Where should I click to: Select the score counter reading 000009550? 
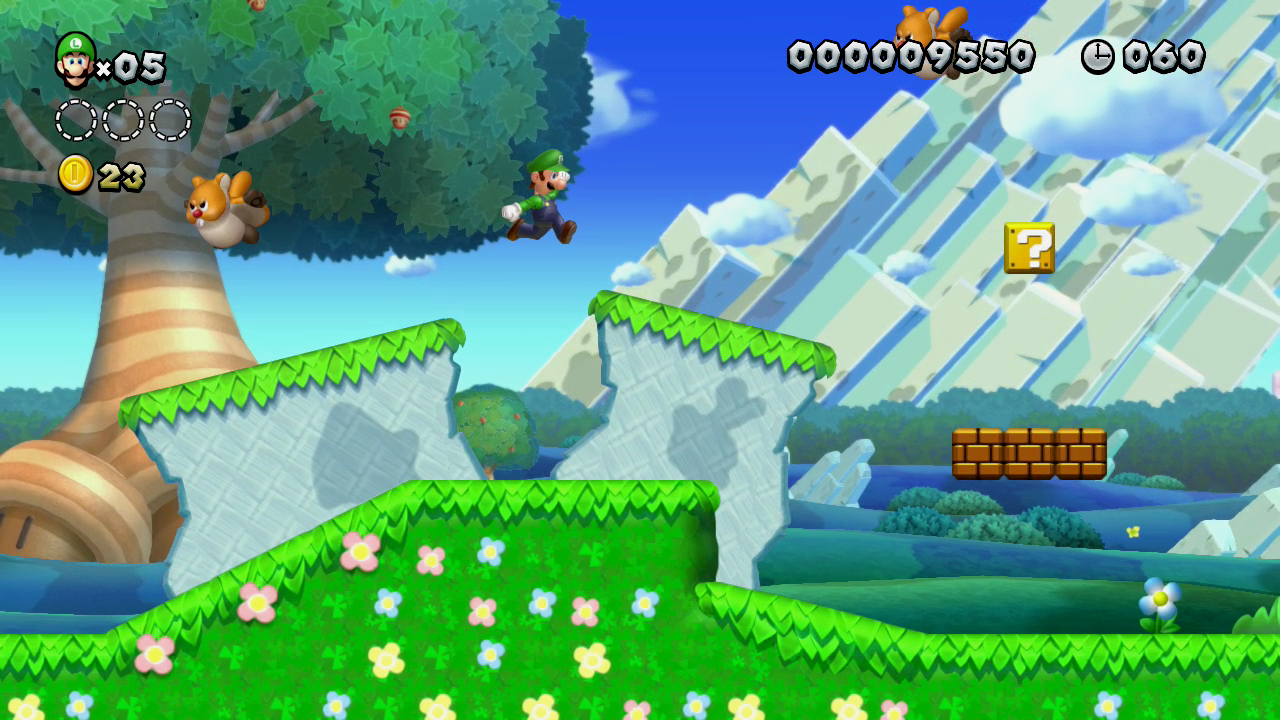(910, 53)
